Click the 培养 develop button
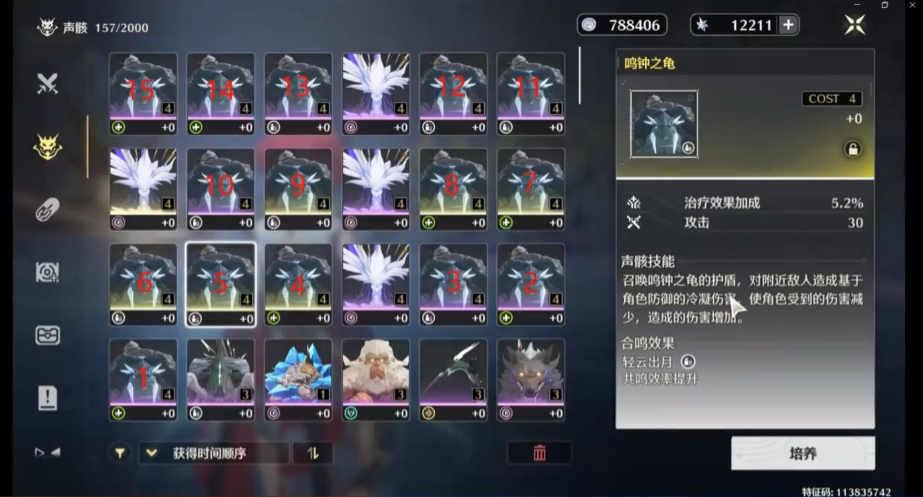The width and height of the screenshot is (923, 497). point(802,453)
